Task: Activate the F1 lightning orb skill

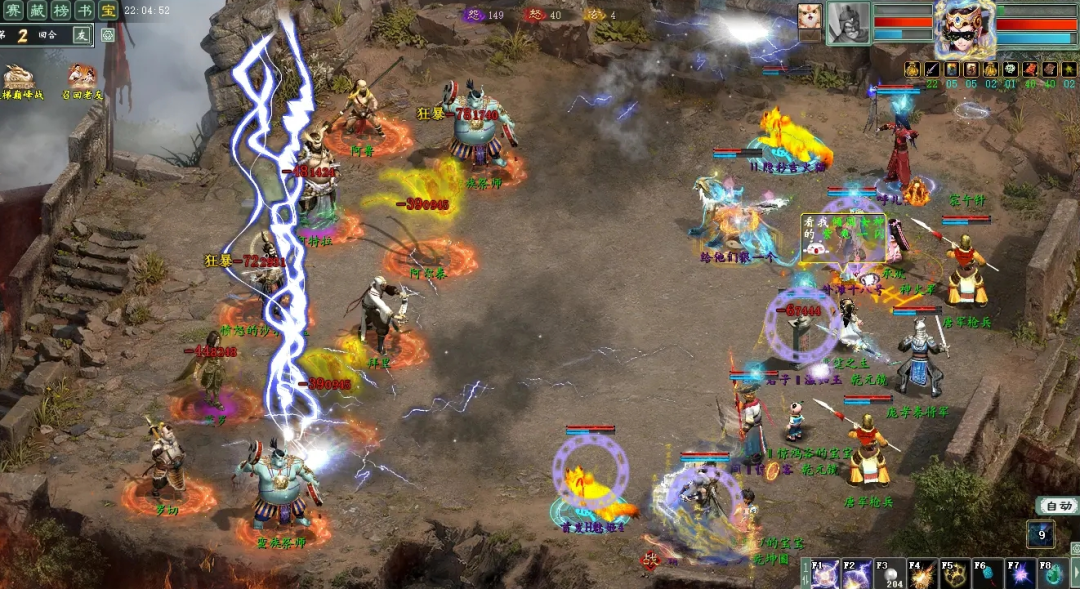Action: pyautogui.click(x=825, y=575)
